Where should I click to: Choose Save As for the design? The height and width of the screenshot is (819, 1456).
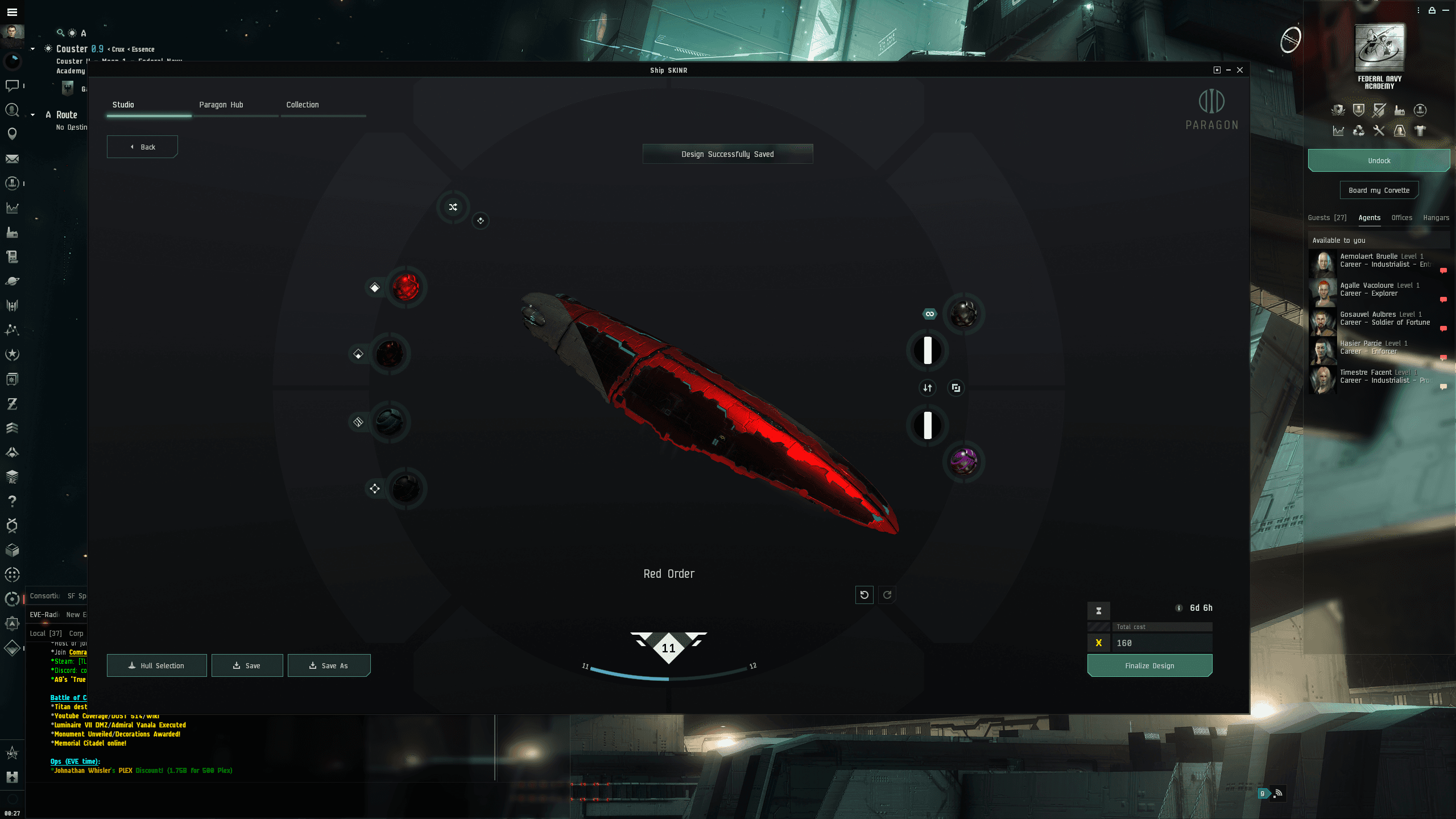329,665
